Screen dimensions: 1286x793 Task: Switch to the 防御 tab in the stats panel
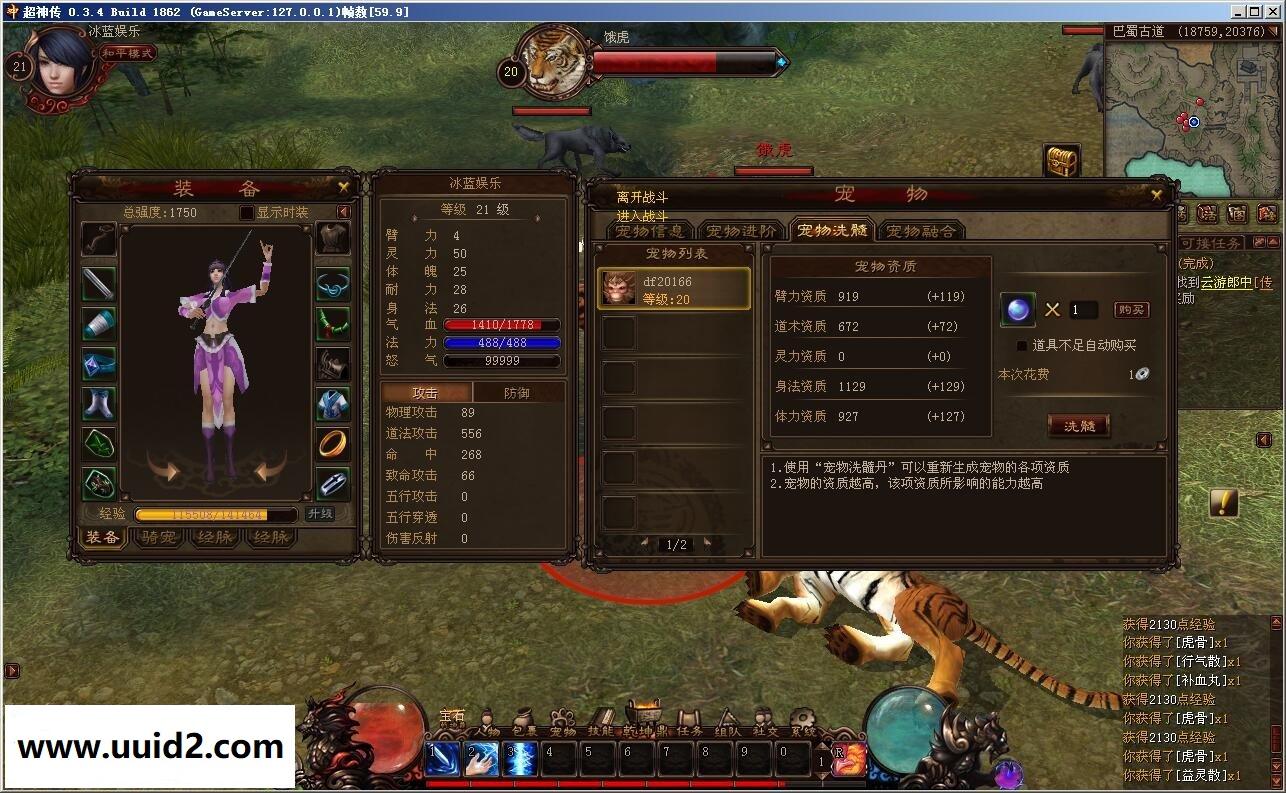click(520, 392)
